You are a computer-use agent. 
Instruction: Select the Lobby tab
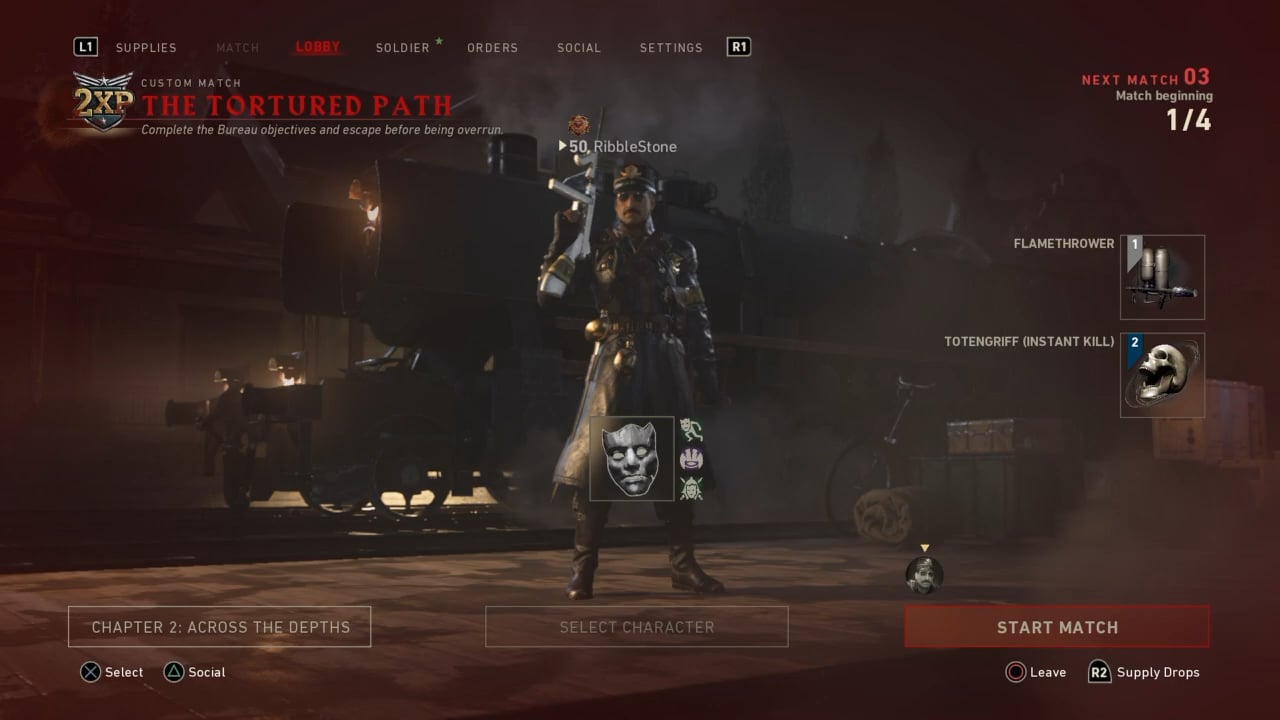tap(318, 47)
